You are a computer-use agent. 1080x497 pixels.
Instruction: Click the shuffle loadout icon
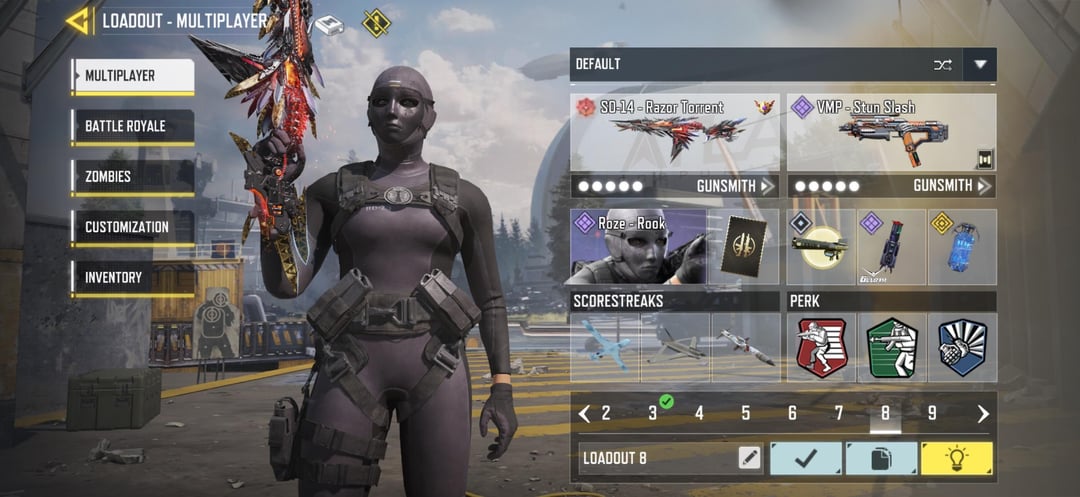coord(942,65)
